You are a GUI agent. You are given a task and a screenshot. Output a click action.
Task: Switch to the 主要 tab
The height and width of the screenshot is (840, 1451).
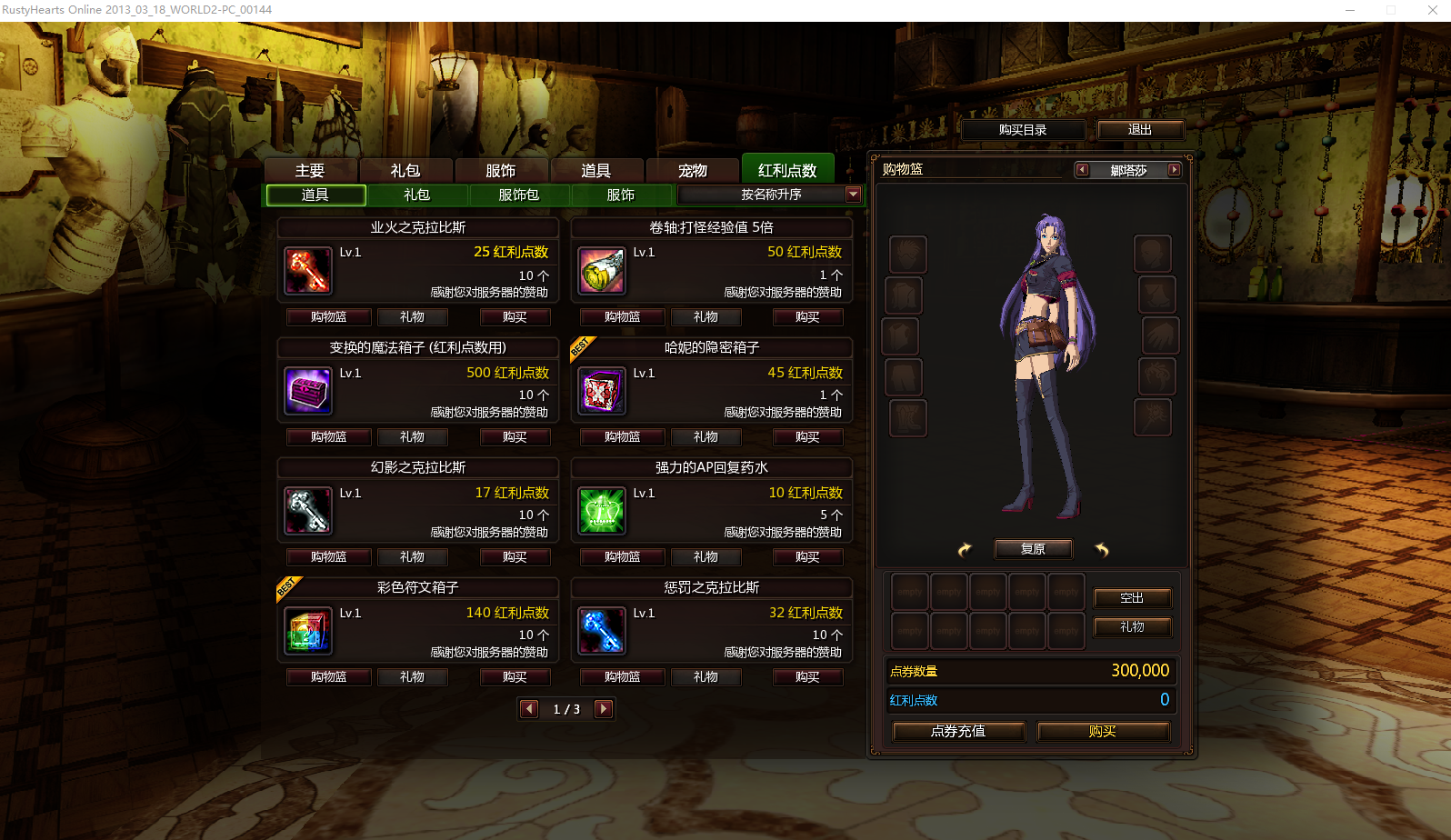312,169
